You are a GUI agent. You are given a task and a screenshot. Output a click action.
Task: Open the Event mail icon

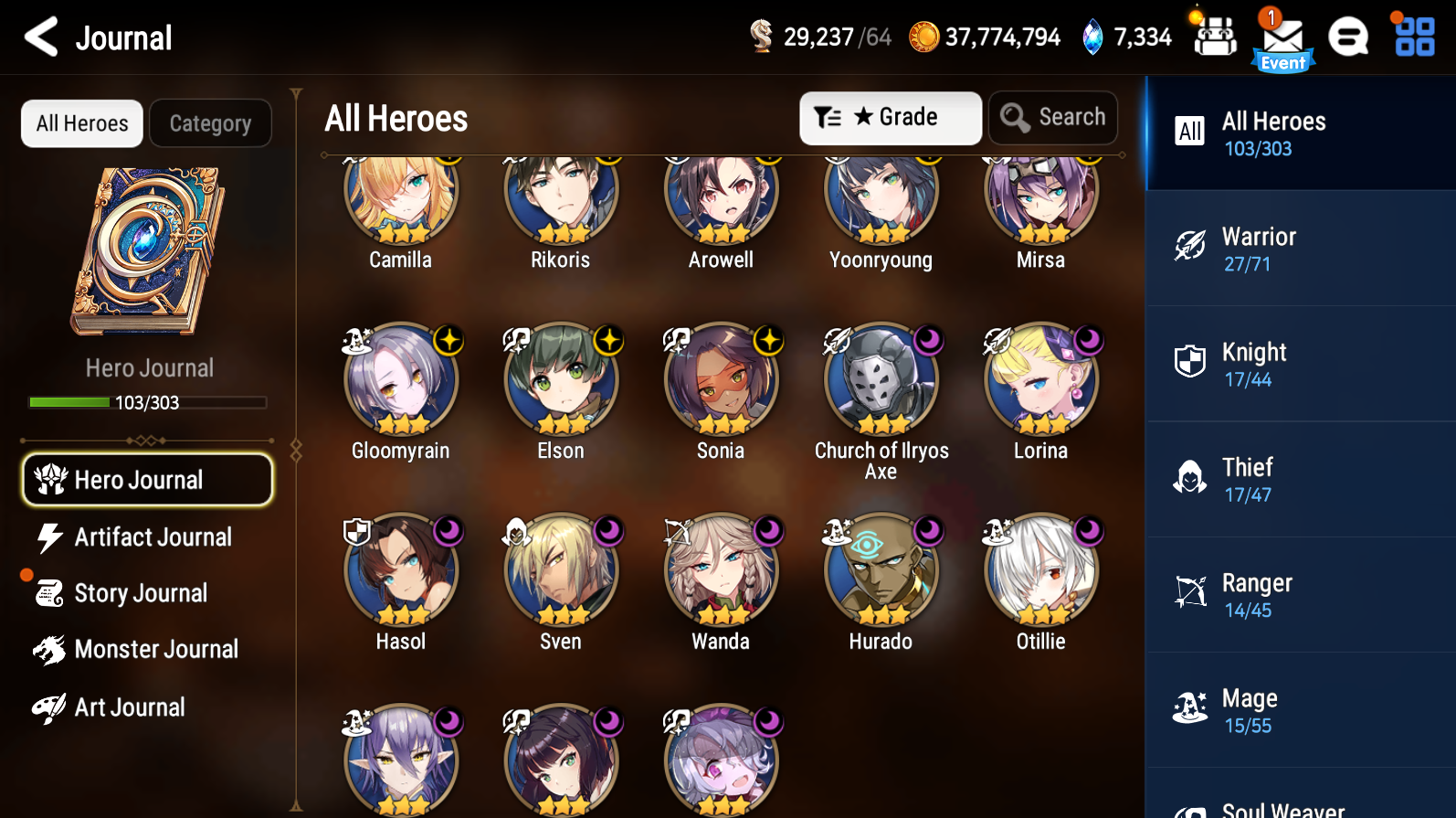click(1283, 38)
